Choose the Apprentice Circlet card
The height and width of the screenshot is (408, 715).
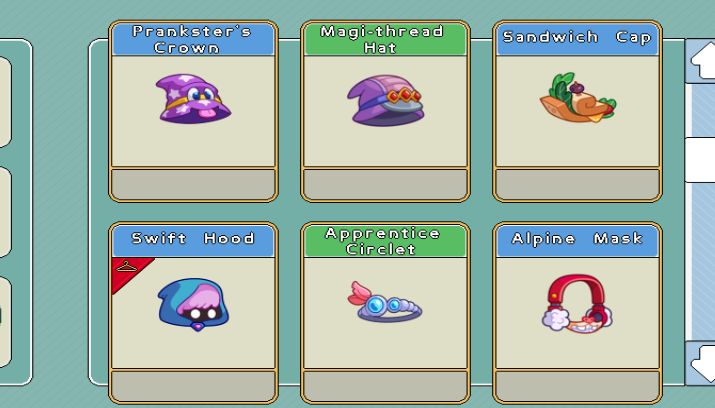click(385, 312)
